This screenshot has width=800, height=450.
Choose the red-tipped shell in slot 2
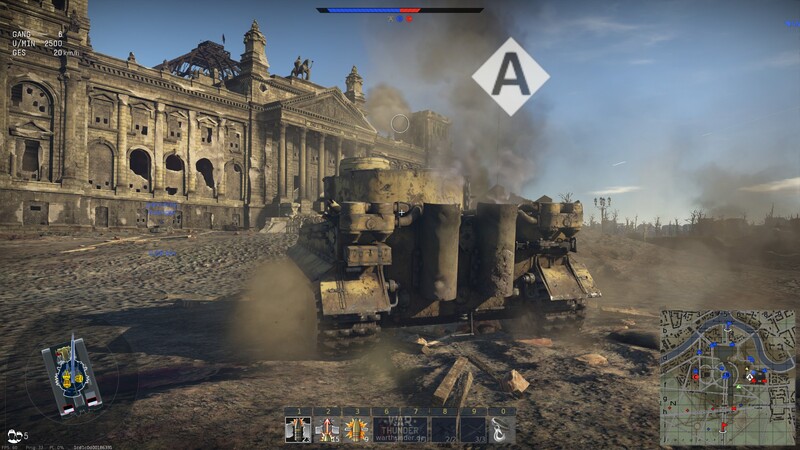point(327,430)
